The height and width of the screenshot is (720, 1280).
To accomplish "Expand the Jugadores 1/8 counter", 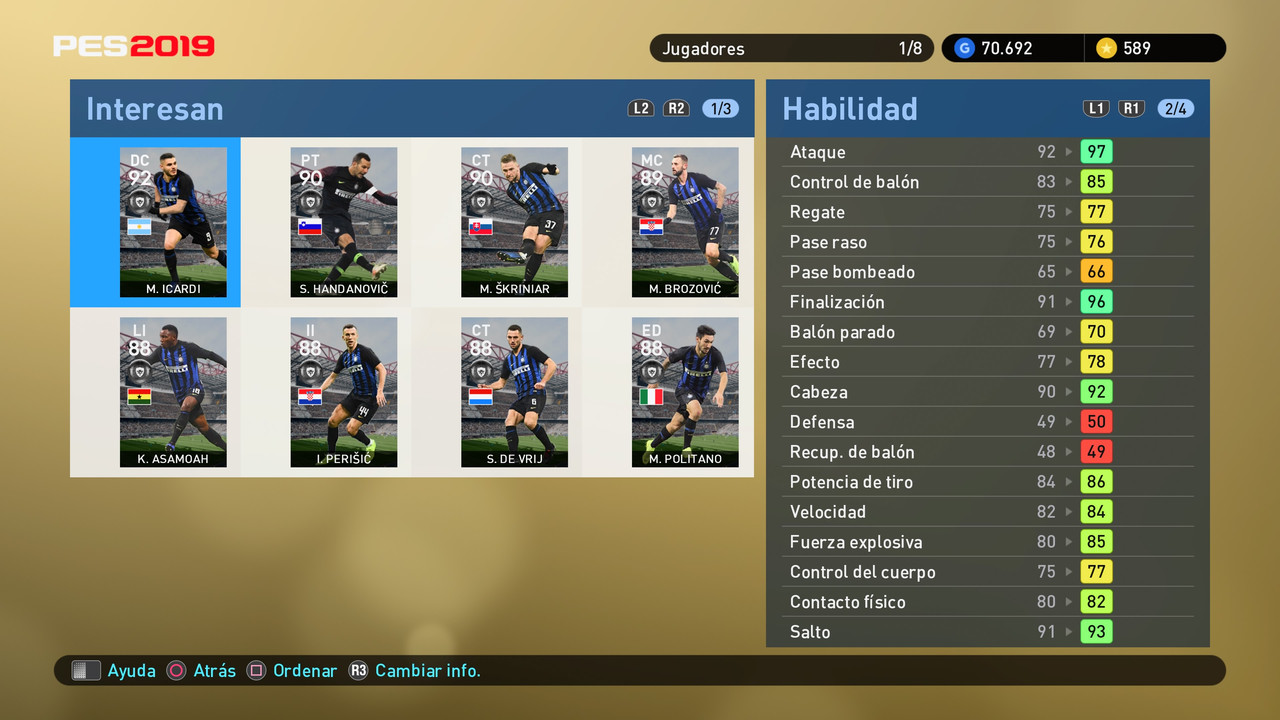I will point(790,47).
